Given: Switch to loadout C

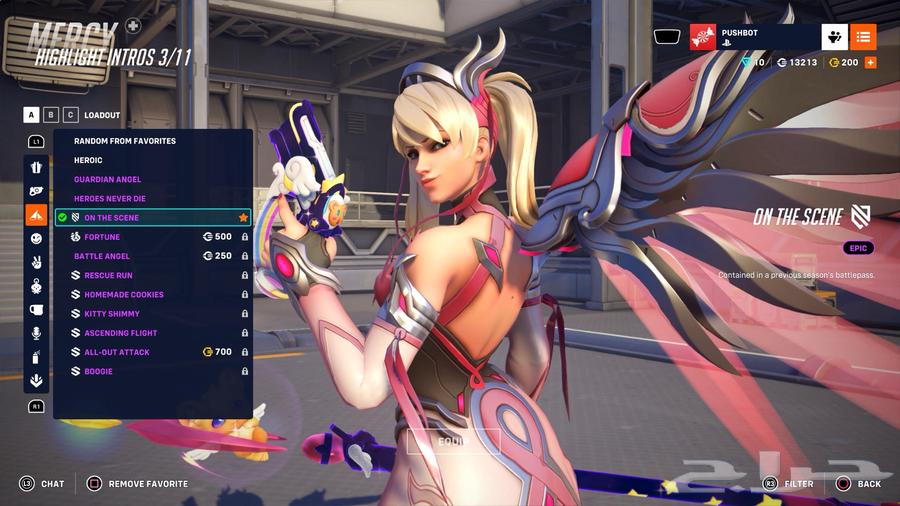Looking at the screenshot, I should click(70, 115).
